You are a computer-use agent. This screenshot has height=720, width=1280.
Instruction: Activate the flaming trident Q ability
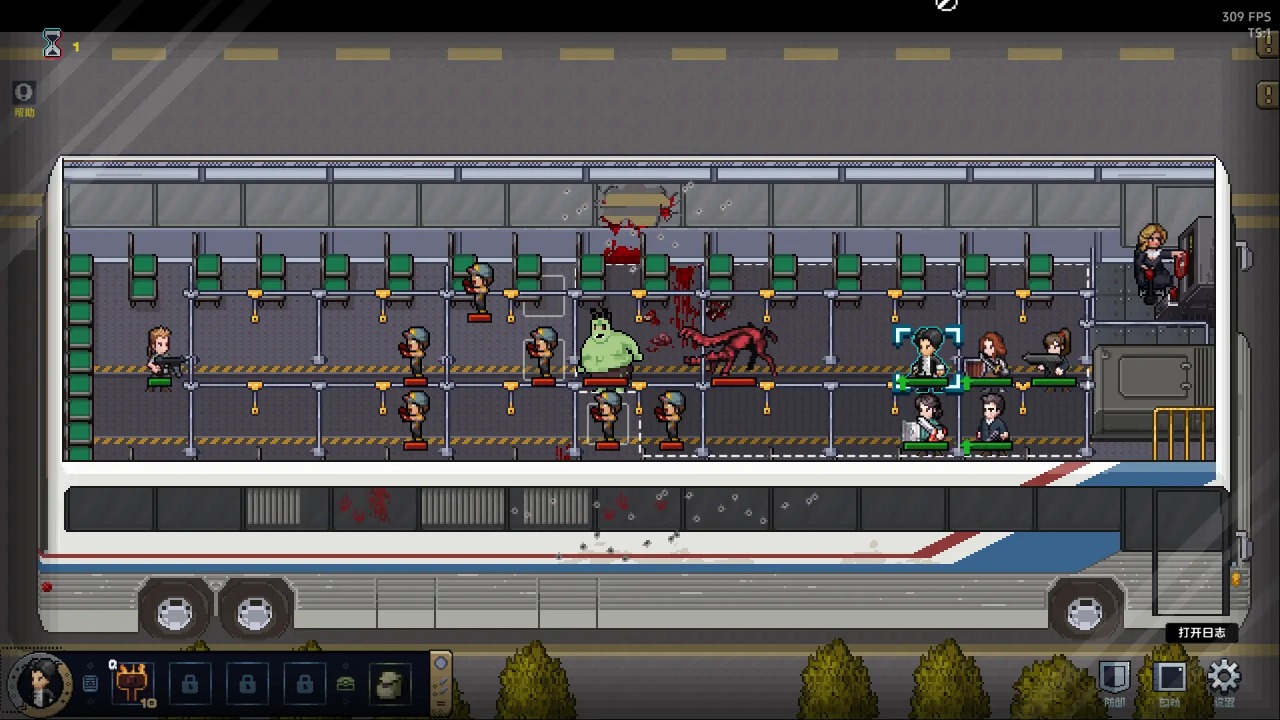131,684
